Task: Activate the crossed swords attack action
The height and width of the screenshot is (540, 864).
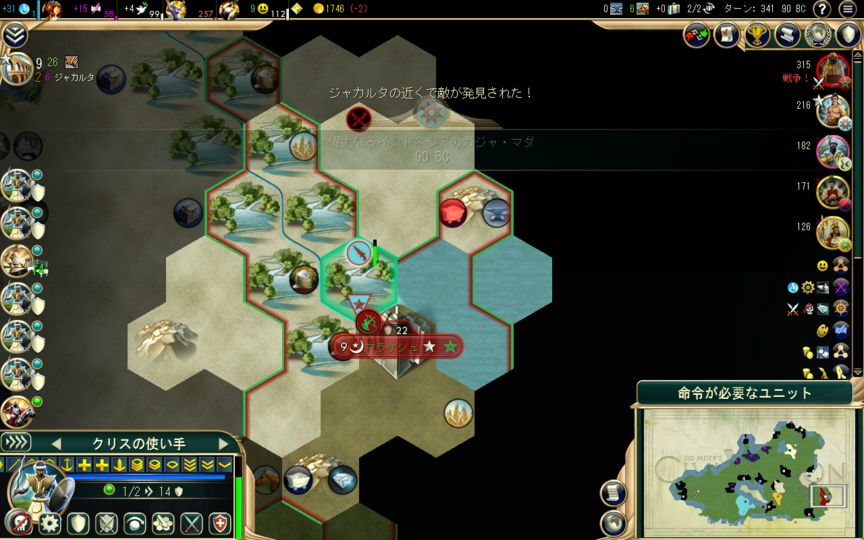Action: tap(191, 523)
